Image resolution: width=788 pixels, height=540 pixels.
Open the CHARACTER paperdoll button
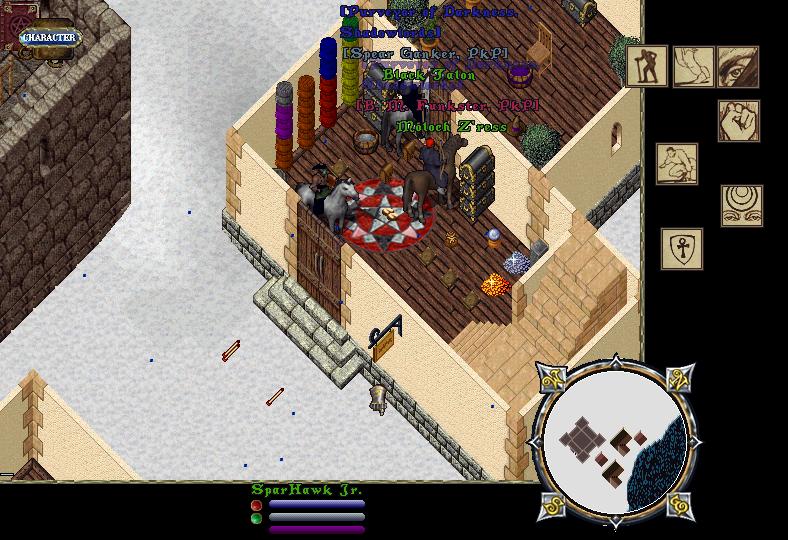pyautogui.click(x=48, y=38)
